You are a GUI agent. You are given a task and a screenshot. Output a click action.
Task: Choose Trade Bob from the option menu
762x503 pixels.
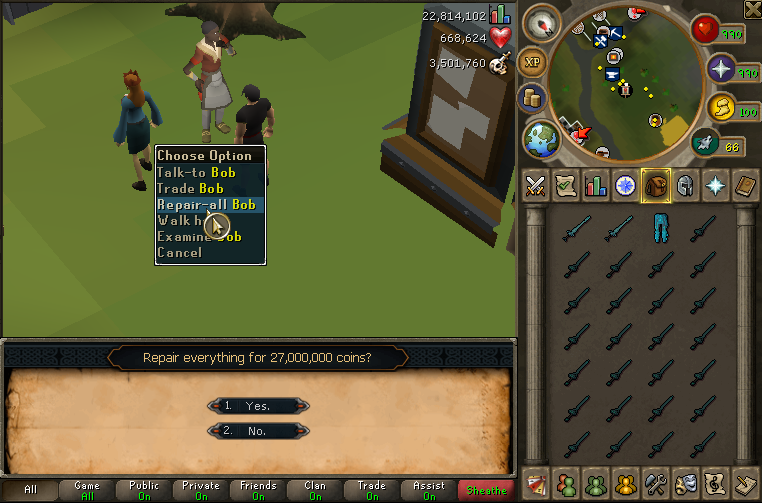pyautogui.click(x=190, y=188)
